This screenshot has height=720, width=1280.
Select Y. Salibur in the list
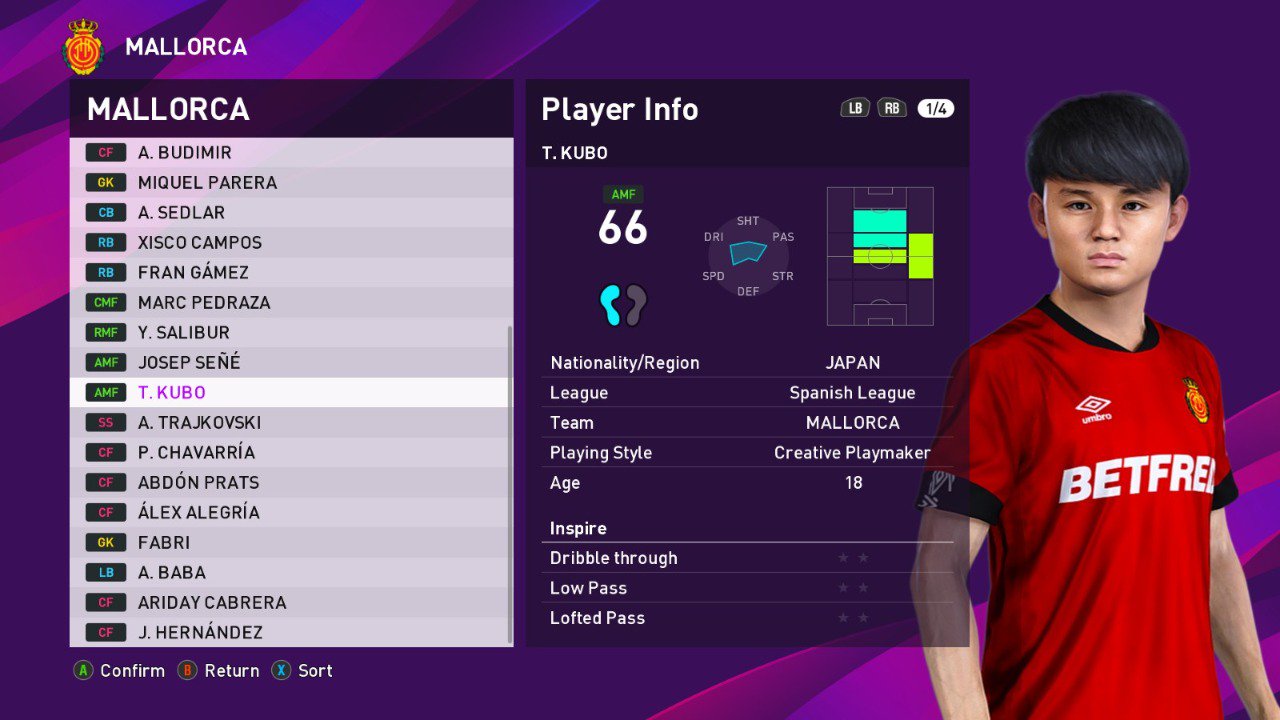(290, 333)
